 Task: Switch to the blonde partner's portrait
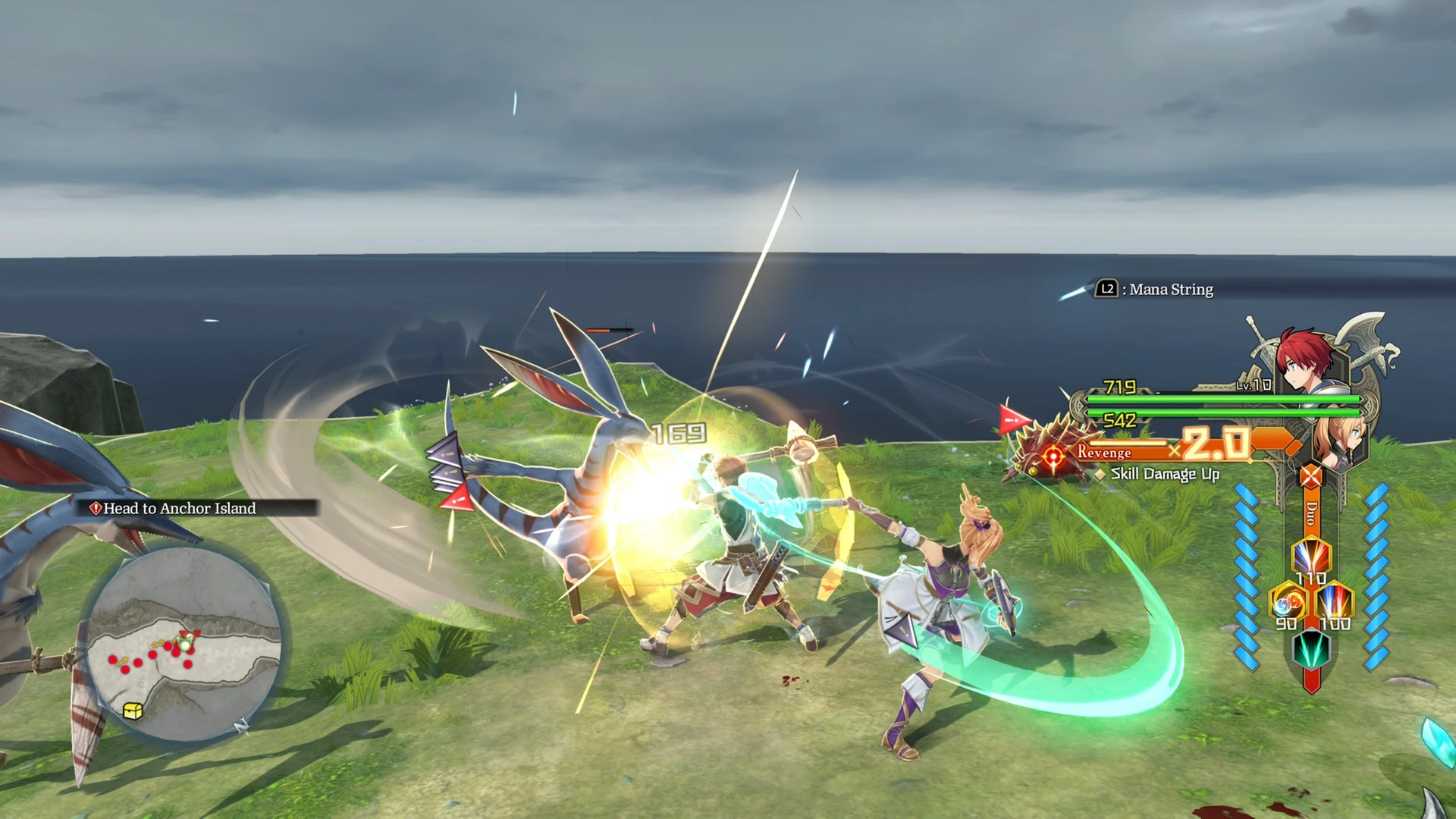point(1337,438)
